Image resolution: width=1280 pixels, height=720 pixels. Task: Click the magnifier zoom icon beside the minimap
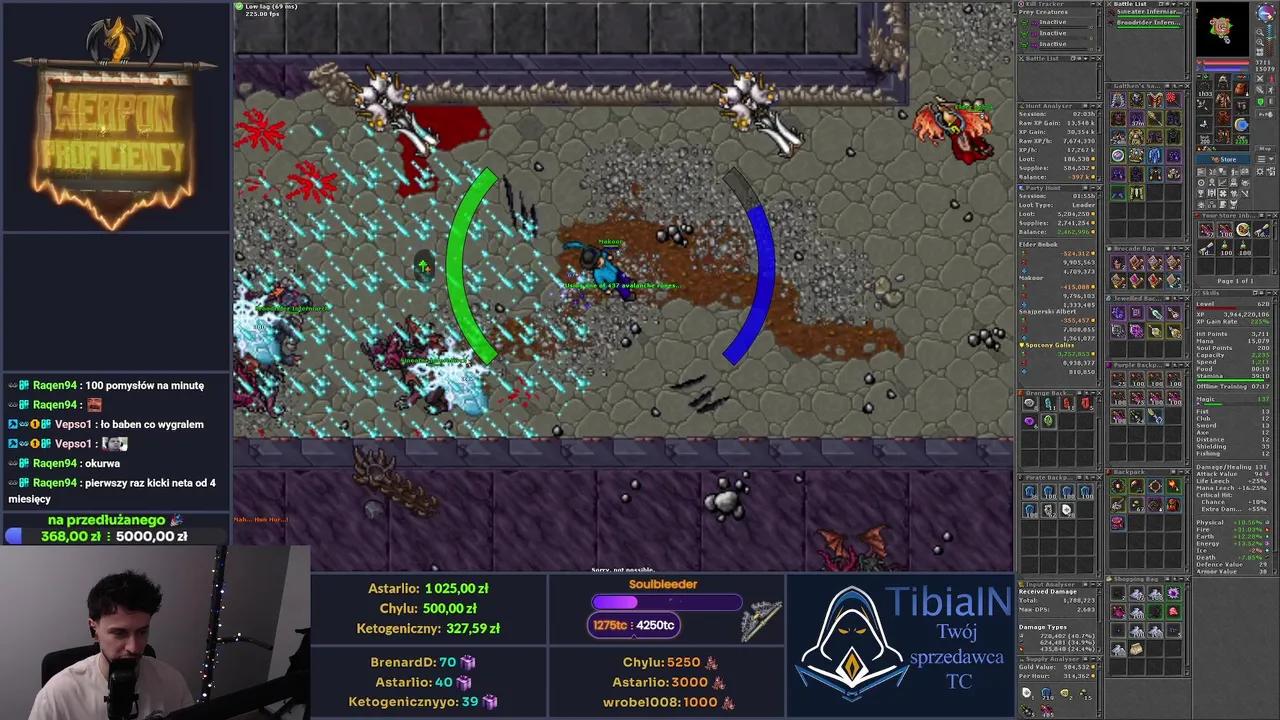(x=1260, y=32)
